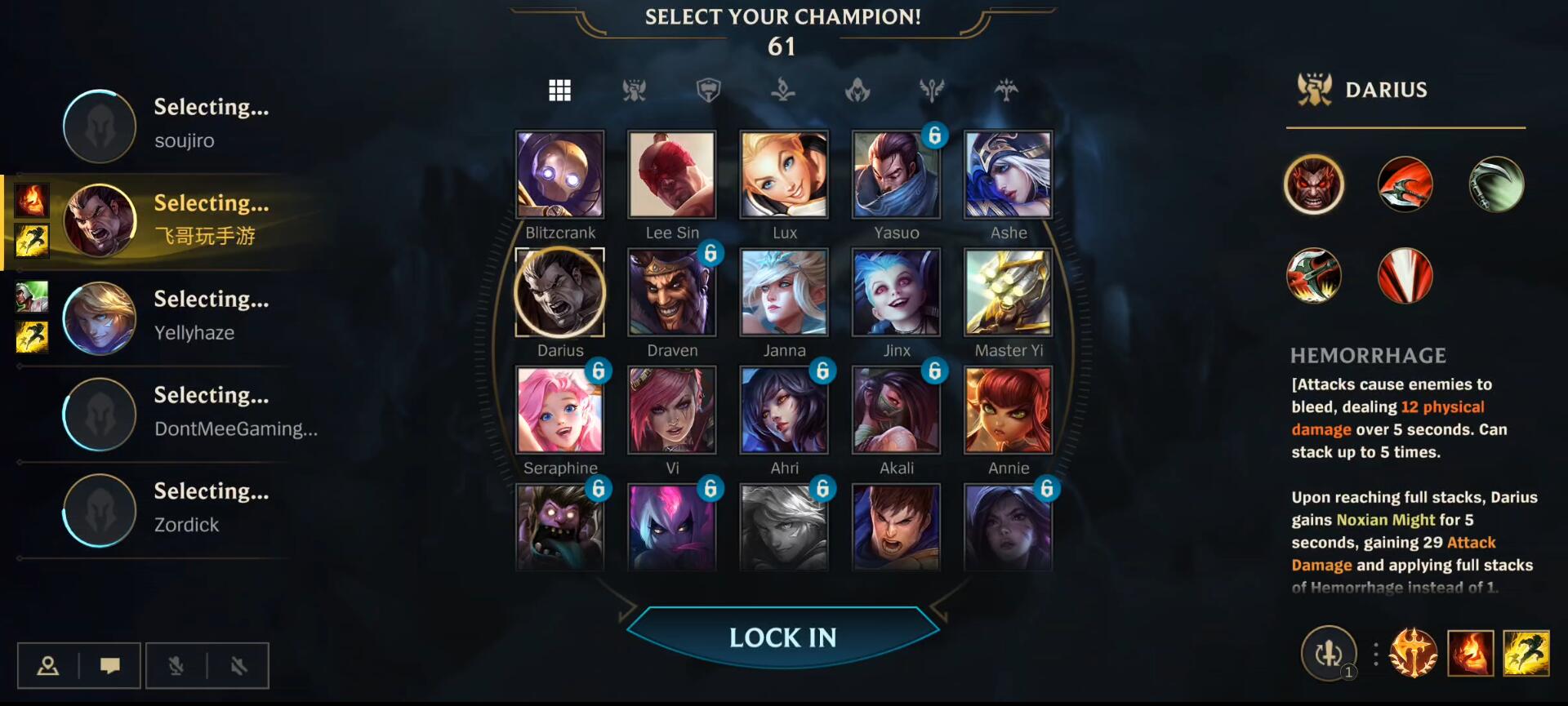Image resolution: width=1568 pixels, height=706 pixels.
Task: Pick the Lux champion portrait
Action: pyautogui.click(x=784, y=175)
